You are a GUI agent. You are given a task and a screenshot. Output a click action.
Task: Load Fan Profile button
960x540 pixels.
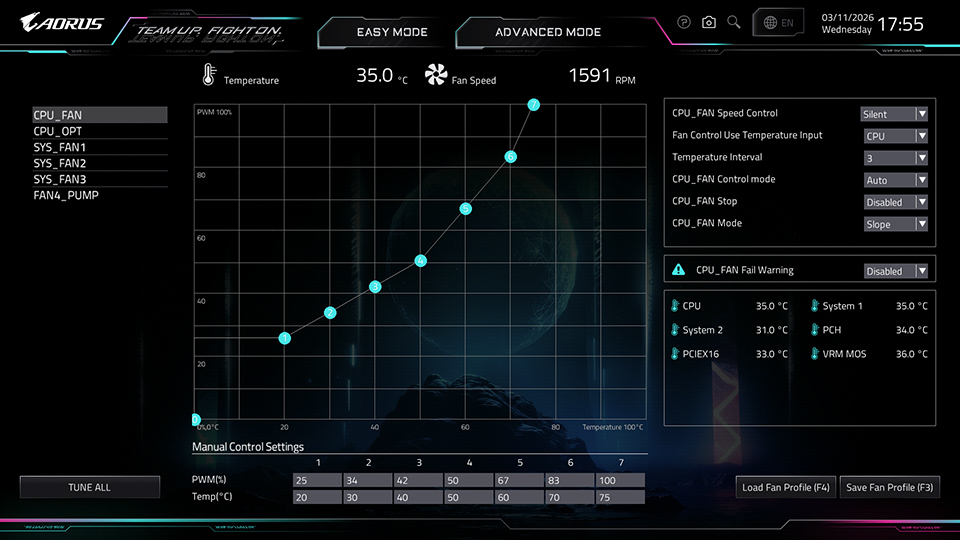(x=786, y=487)
